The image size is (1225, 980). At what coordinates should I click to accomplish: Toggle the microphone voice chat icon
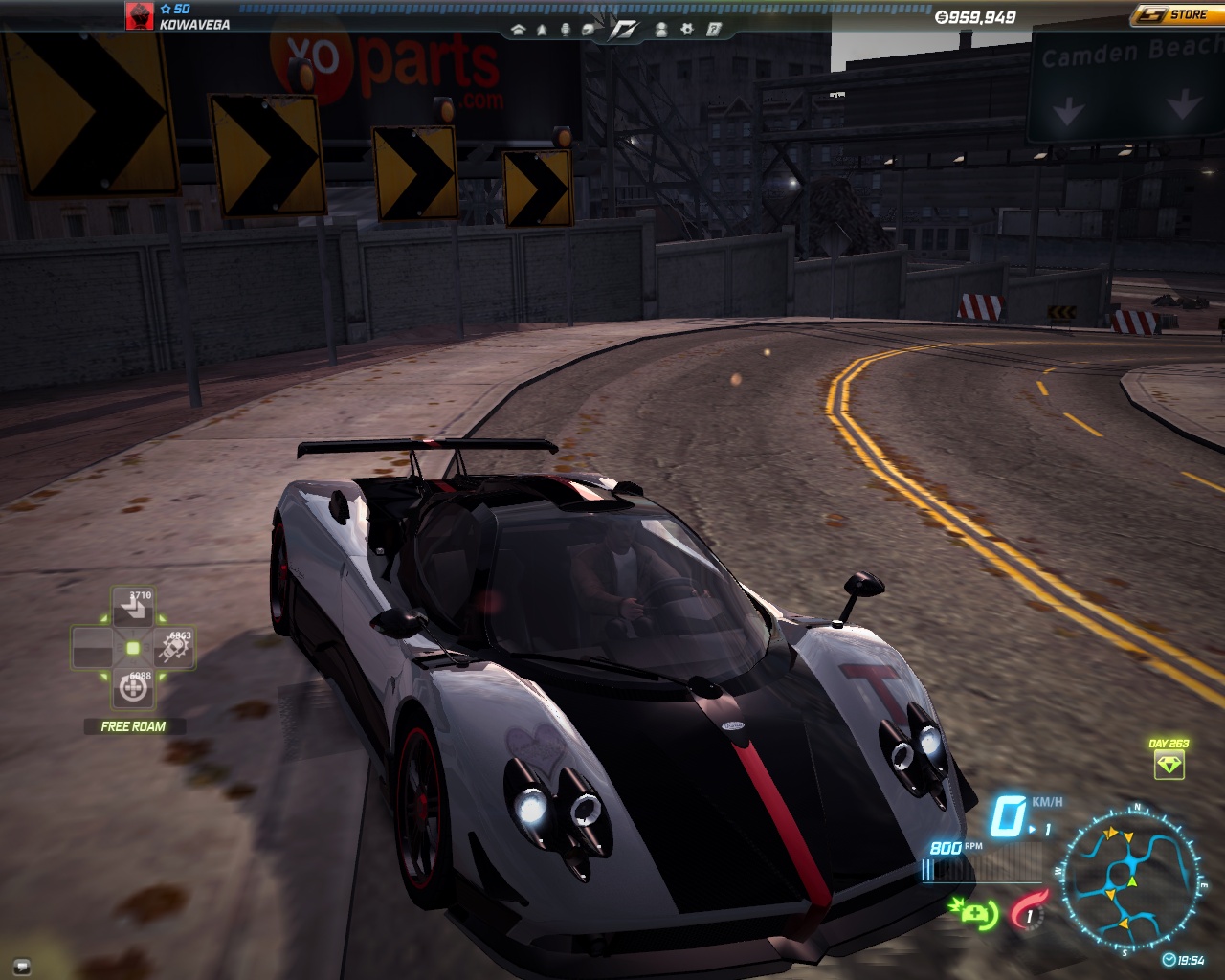click(x=565, y=30)
